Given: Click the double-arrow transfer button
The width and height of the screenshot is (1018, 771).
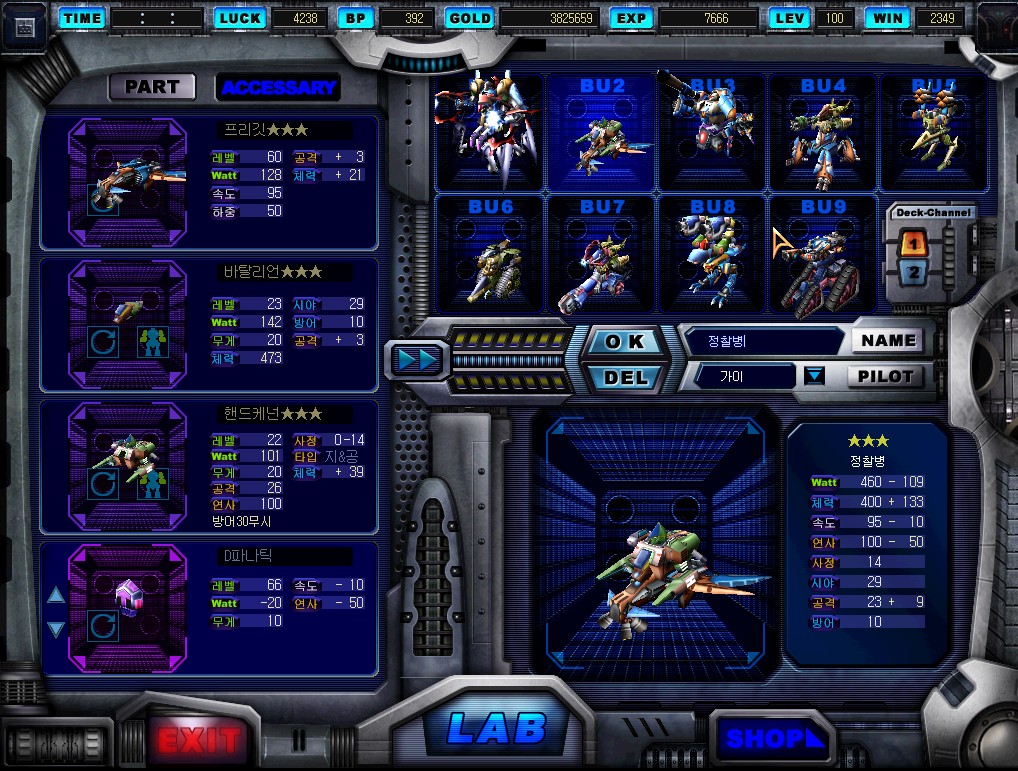Looking at the screenshot, I should pos(415,359).
